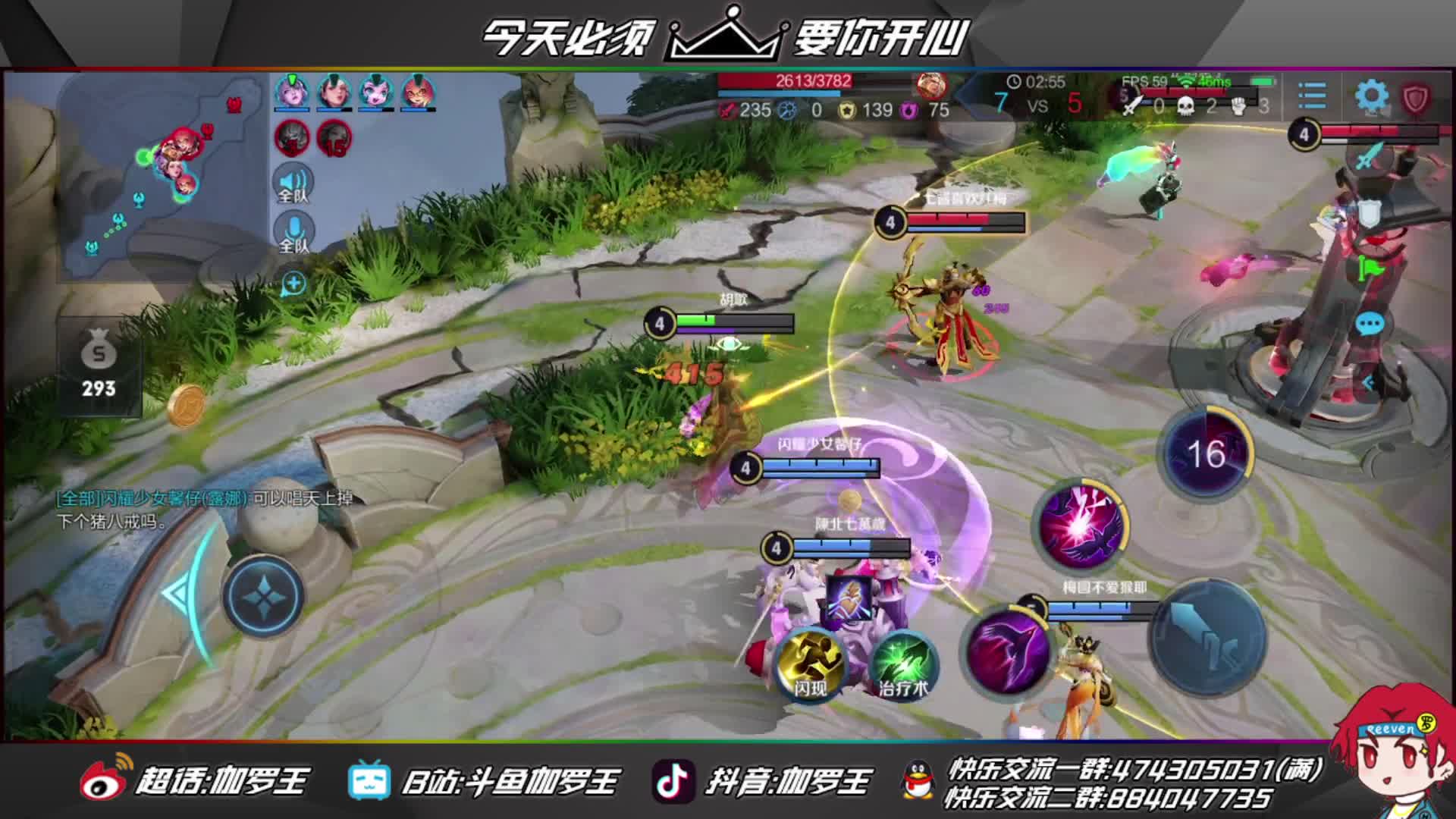Image resolution: width=1456 pixels, height=819 pixels.
Task: Open the quick chat plus bubble
Action: (293, 284)
